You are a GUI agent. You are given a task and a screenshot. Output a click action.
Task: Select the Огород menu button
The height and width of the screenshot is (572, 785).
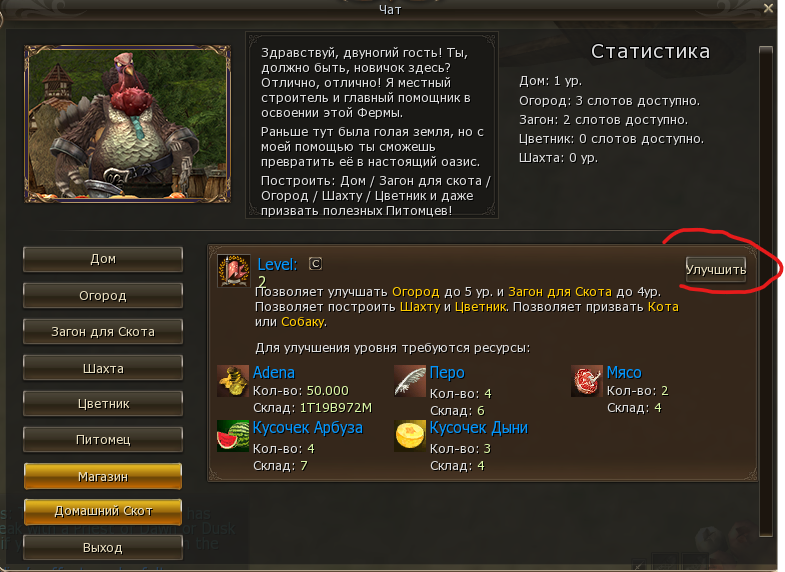pos(103,296)
